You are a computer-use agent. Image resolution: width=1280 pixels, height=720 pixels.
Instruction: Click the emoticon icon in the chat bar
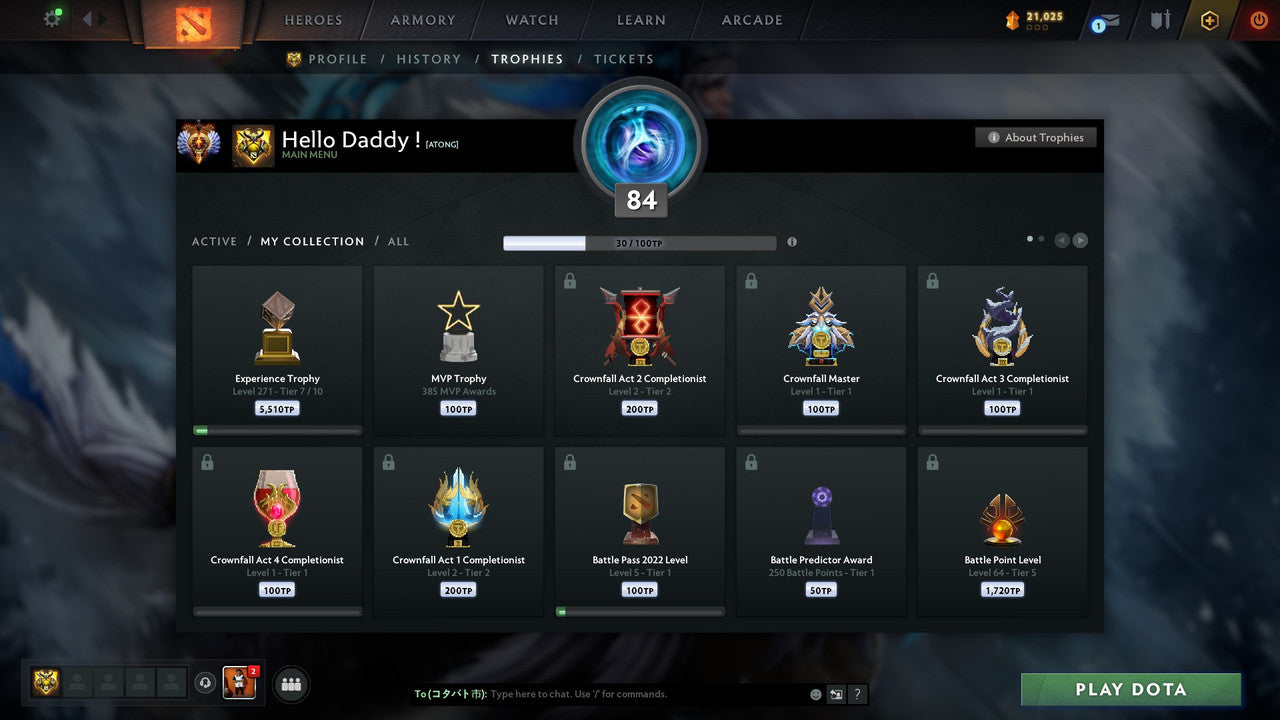815,693
